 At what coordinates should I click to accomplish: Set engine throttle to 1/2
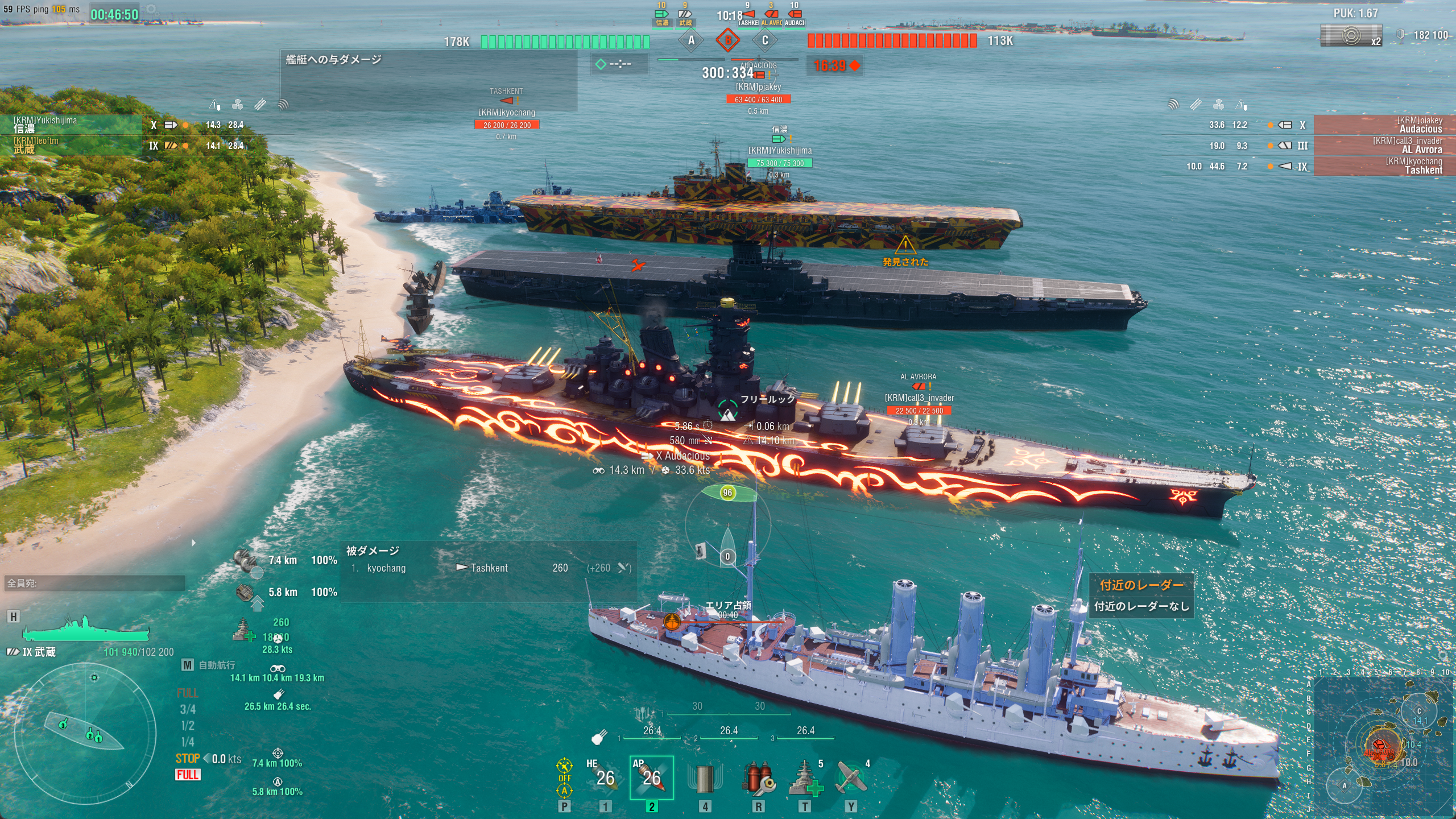point(188,726)
